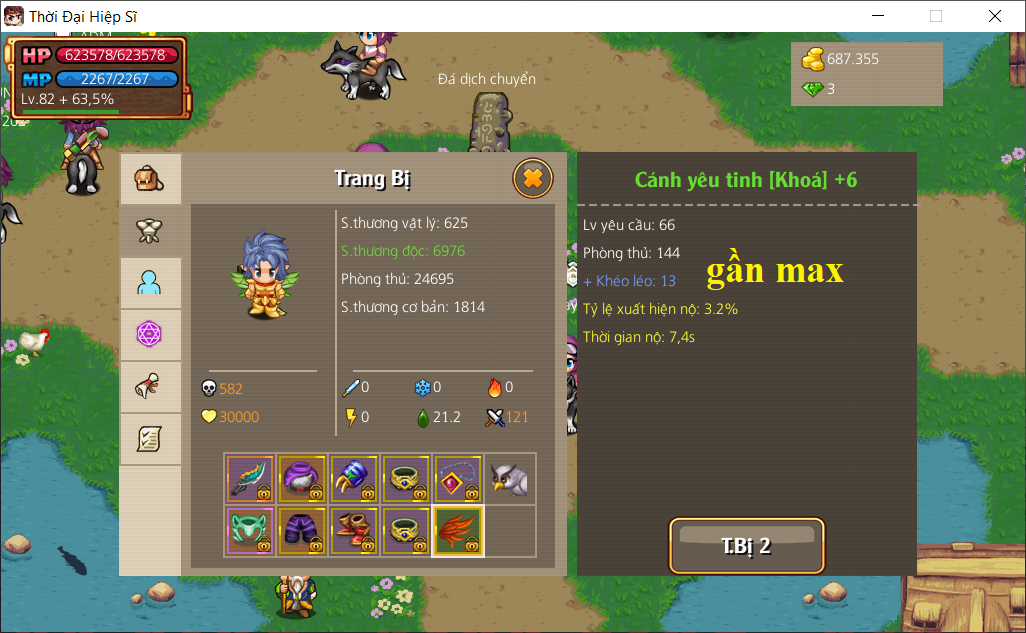Select the feathered blade weapon slot
1026x633 pixels.
(250, 480)
